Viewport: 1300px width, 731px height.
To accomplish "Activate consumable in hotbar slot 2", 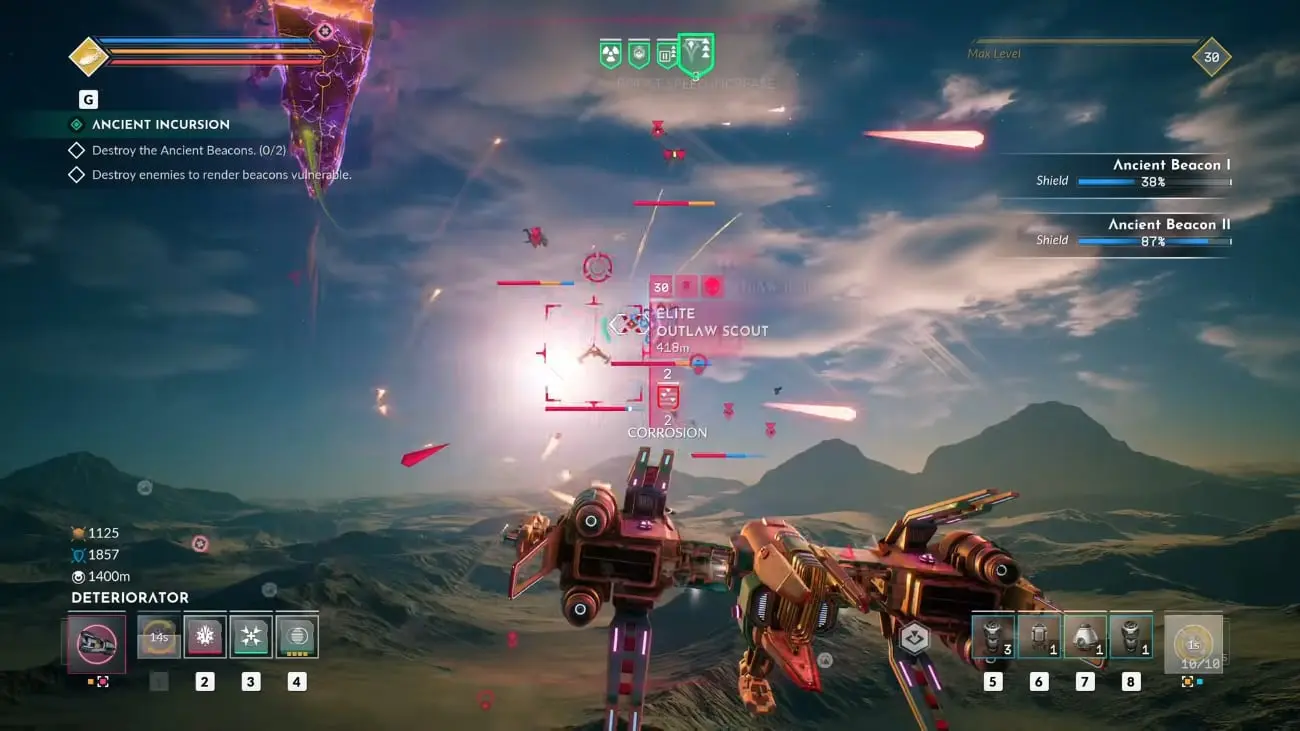I will 205,635.
